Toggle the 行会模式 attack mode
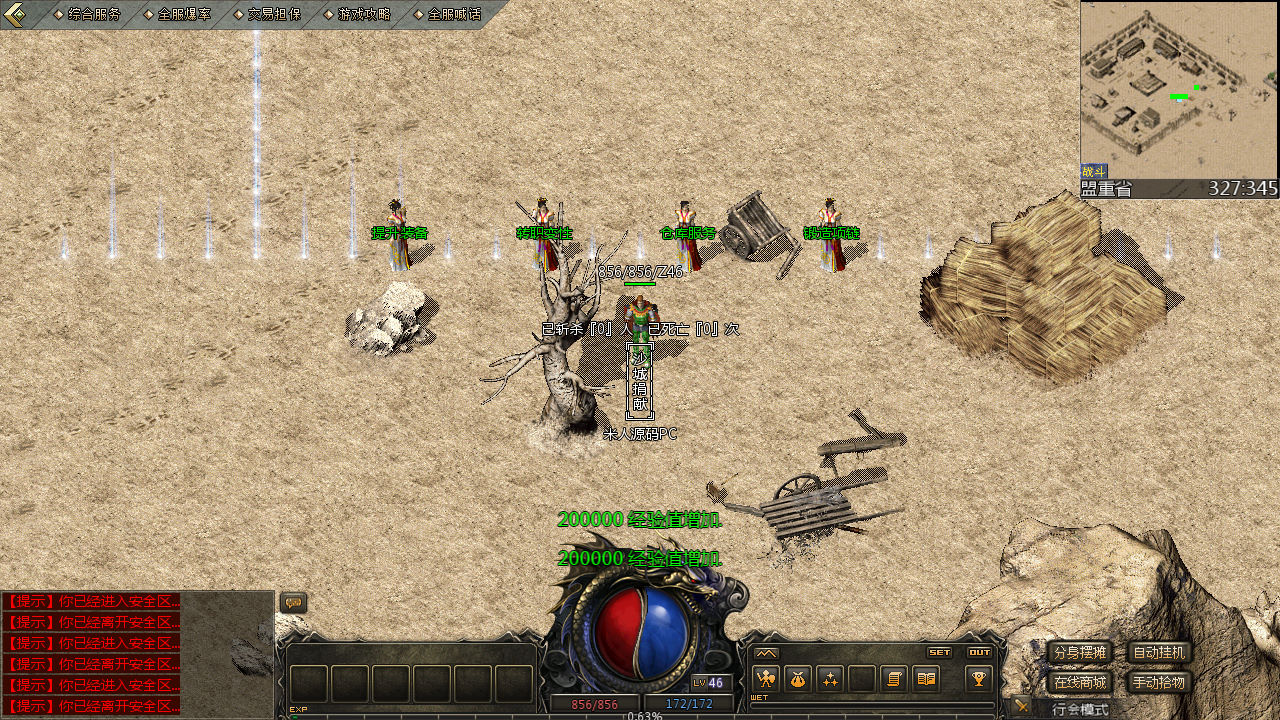This screenshot has width=1280, height=720. (x=1080, y=709)
